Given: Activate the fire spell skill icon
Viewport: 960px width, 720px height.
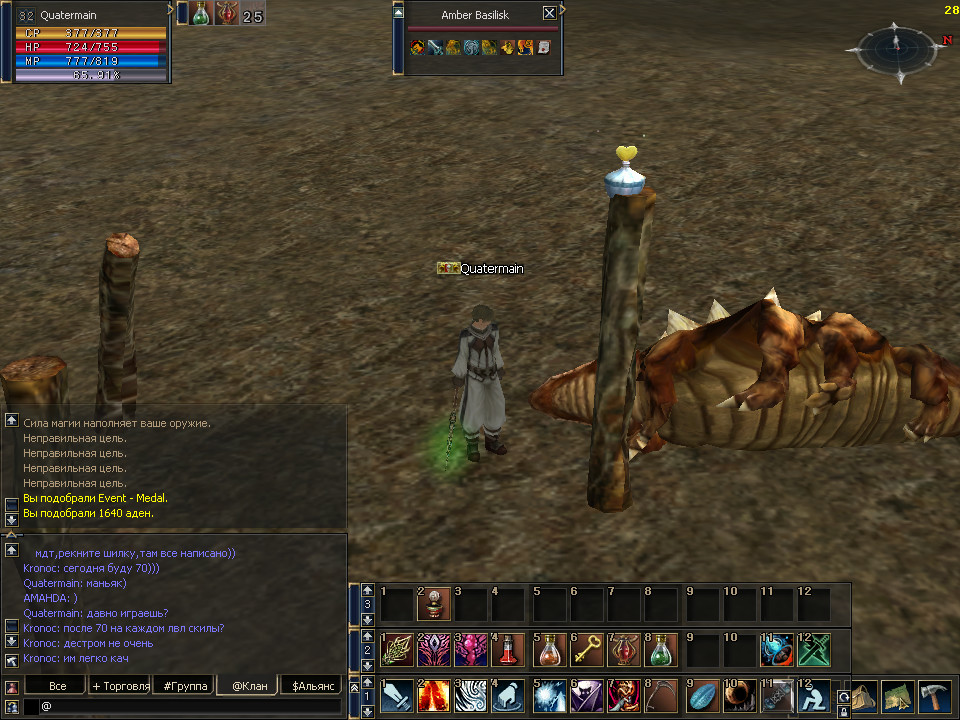Looking at the screenshot, I should point(434,696).
